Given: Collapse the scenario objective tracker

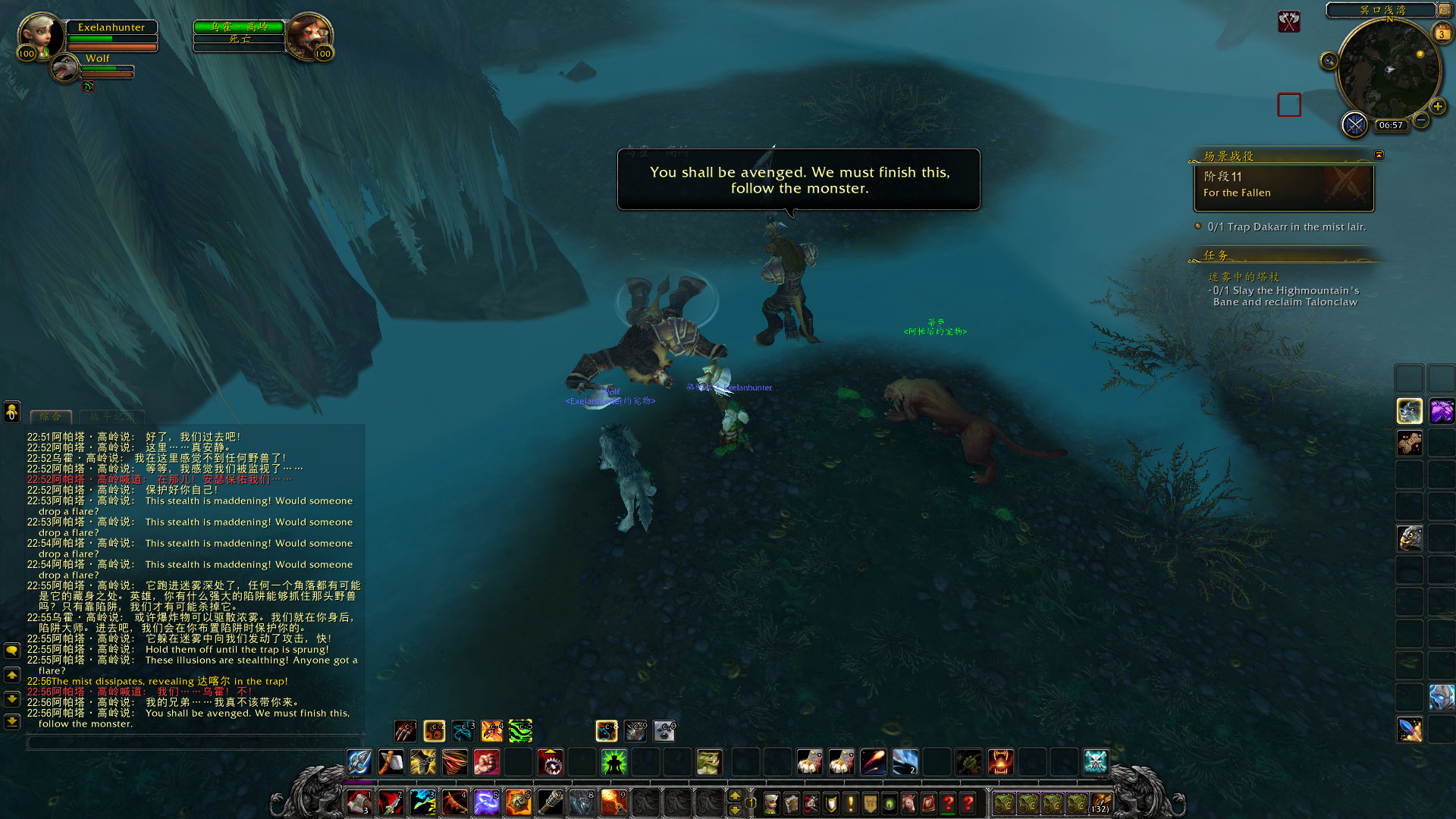Looking at the screenshot, I should 1379,155.
